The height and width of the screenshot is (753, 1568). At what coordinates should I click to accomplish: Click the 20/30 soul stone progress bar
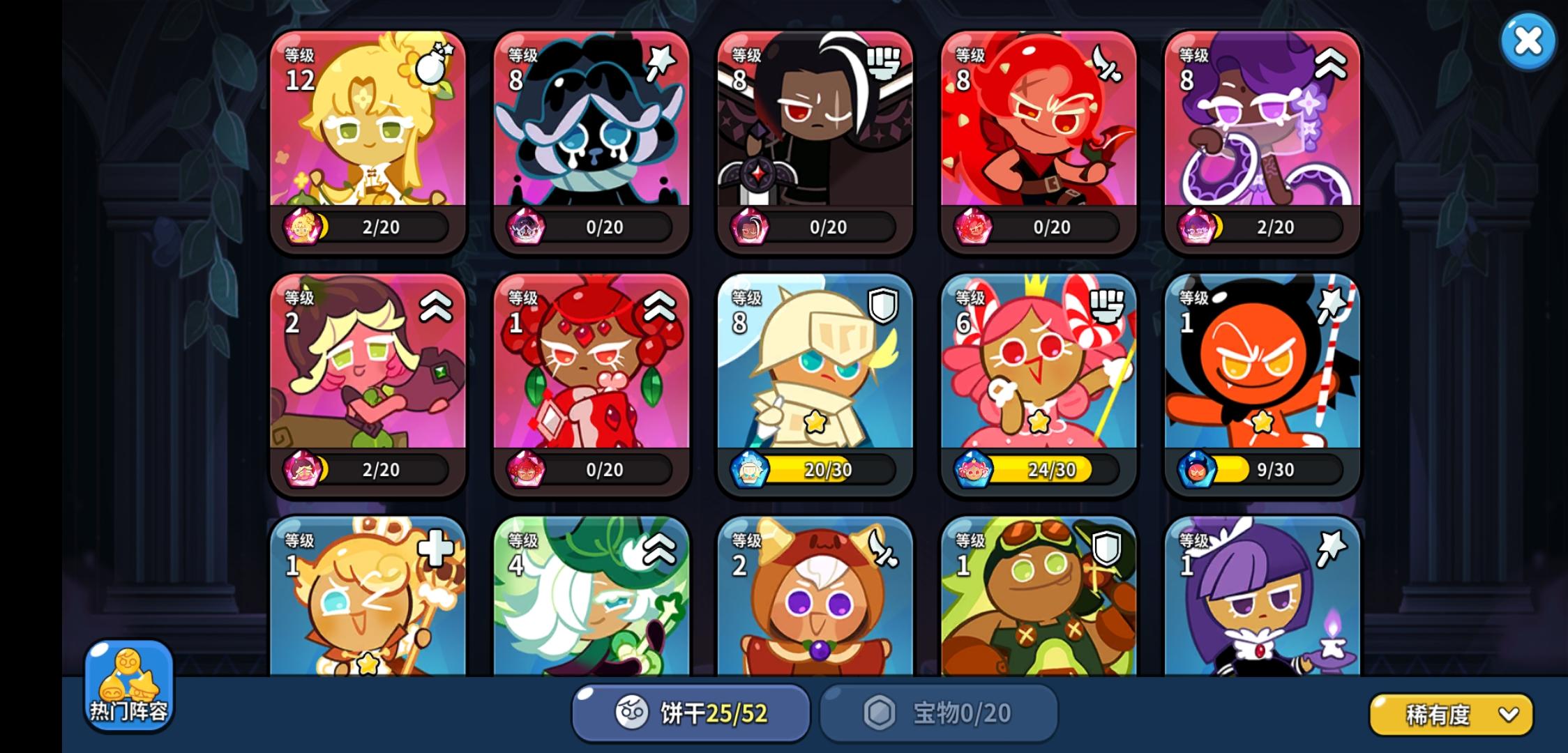coord(830,469)
